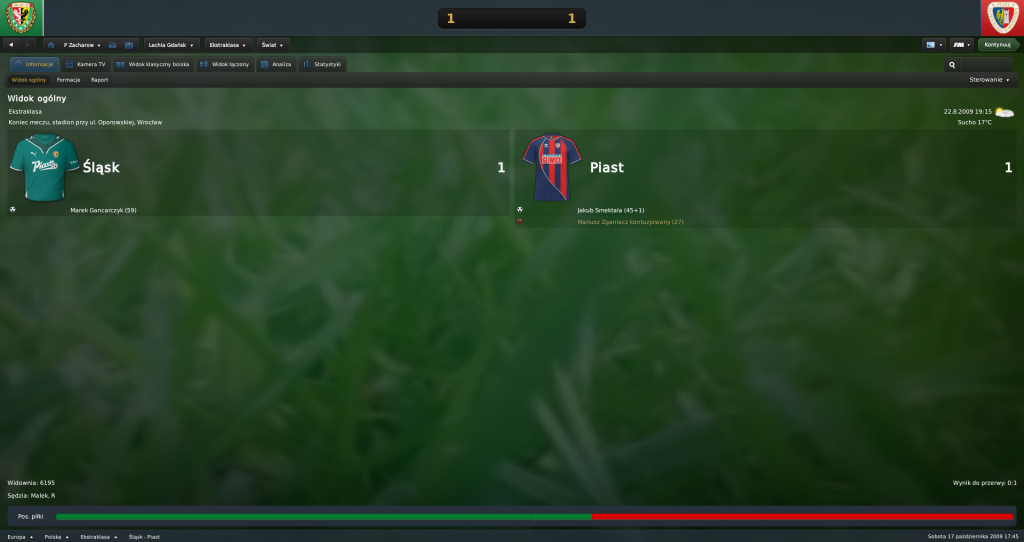
Task: Open the Formacje sub-tab
Action: (69, 80)
